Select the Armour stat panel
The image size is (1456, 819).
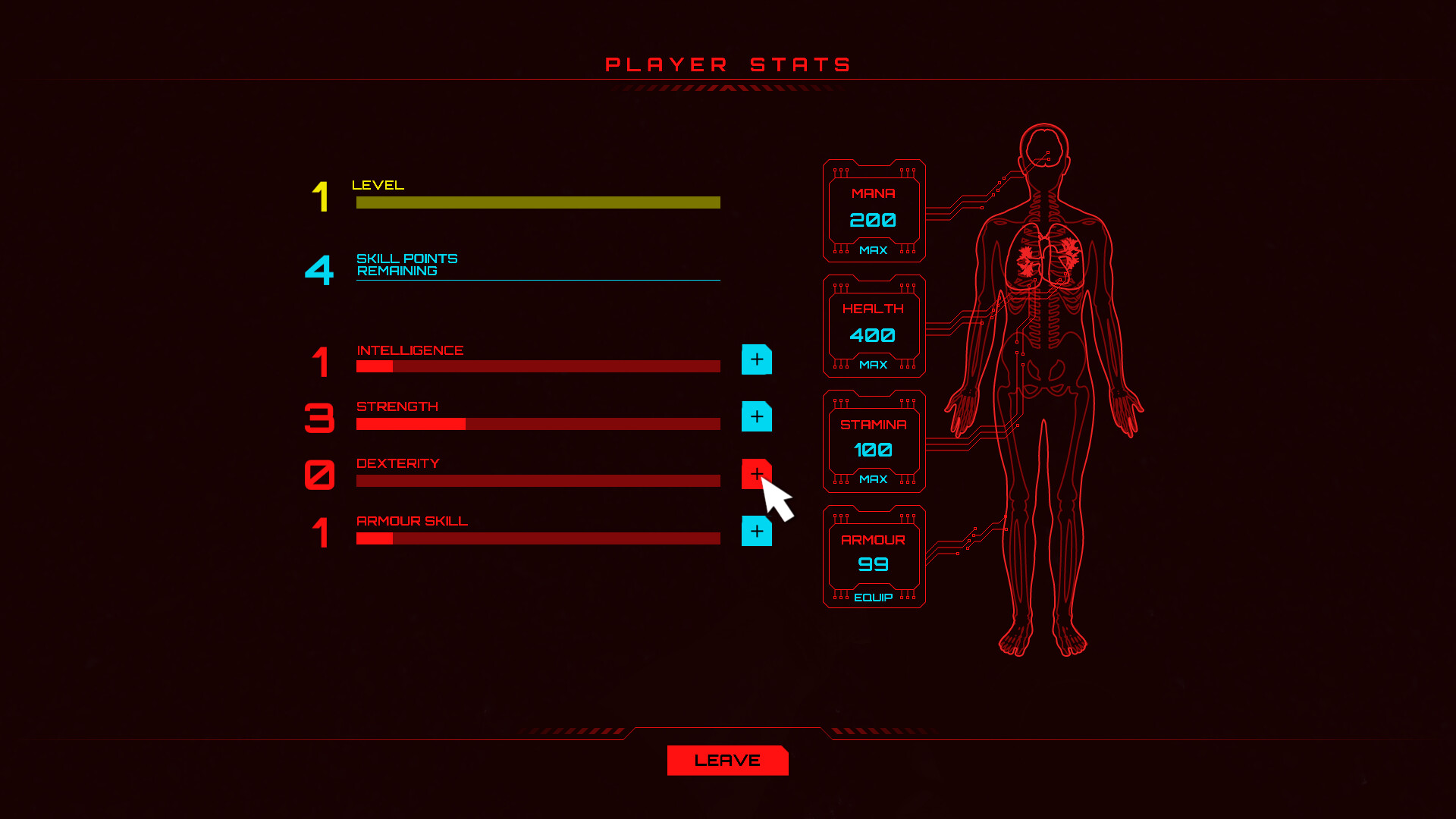pos(874,556)
